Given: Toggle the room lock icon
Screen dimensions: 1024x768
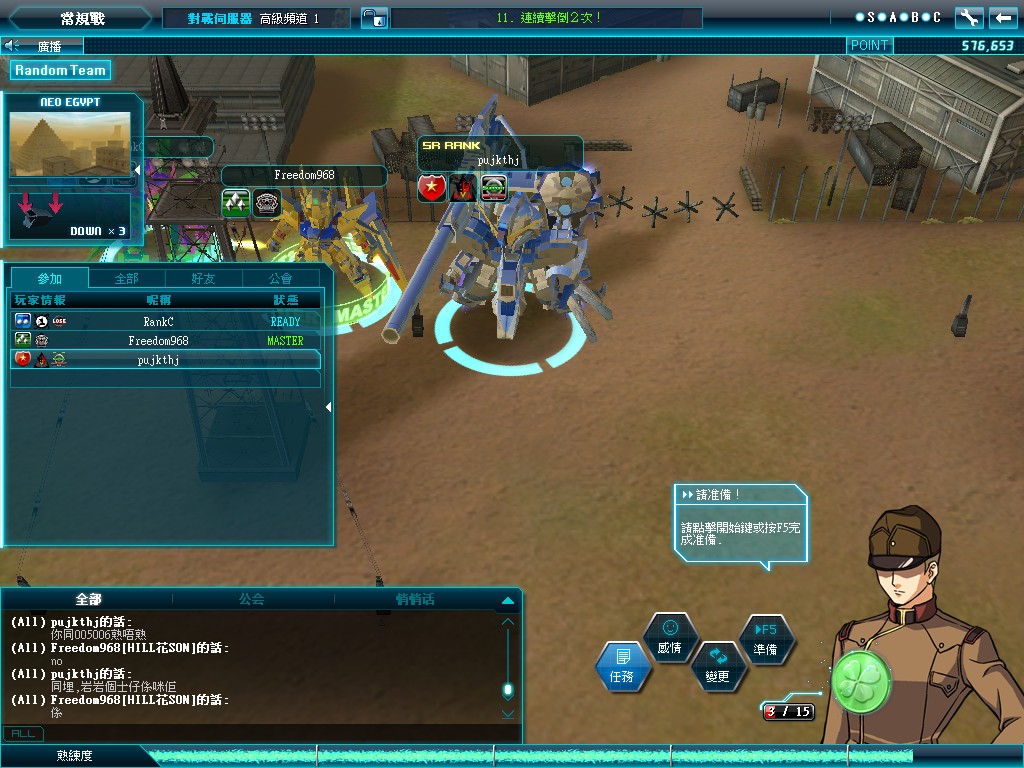Looking at the screenshot, I should click(x=373, y=18).
